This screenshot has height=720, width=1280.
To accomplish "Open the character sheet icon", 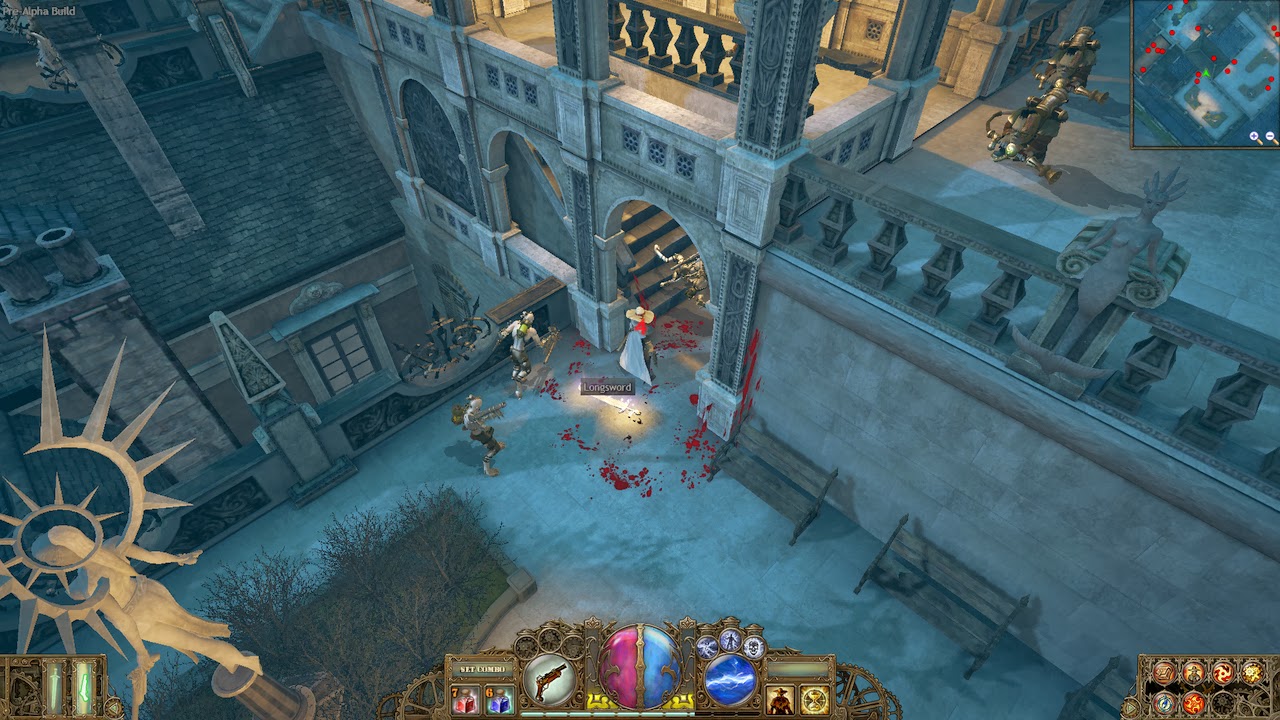I will [x=1193, y=672].
